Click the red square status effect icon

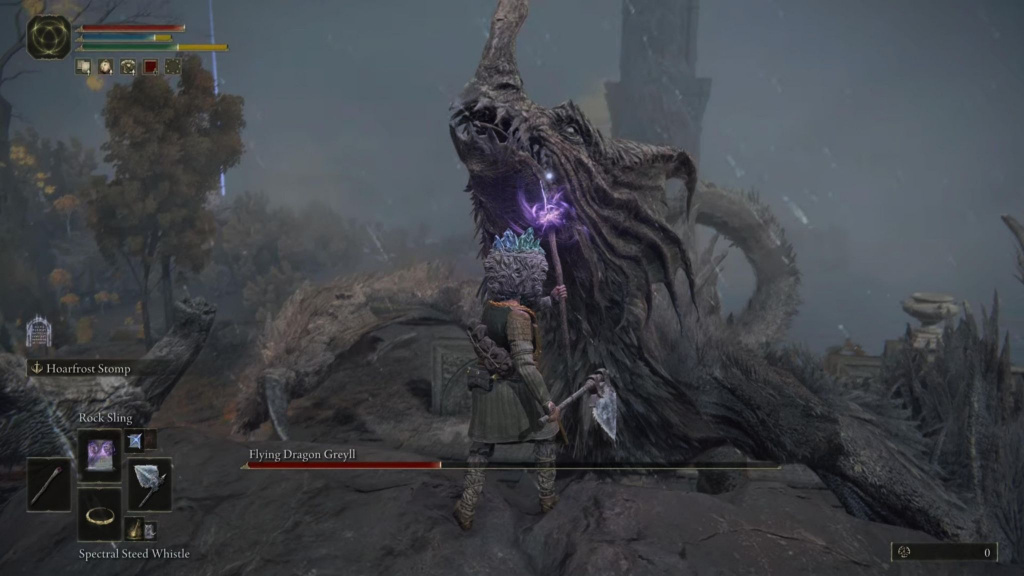click(150, 67)
